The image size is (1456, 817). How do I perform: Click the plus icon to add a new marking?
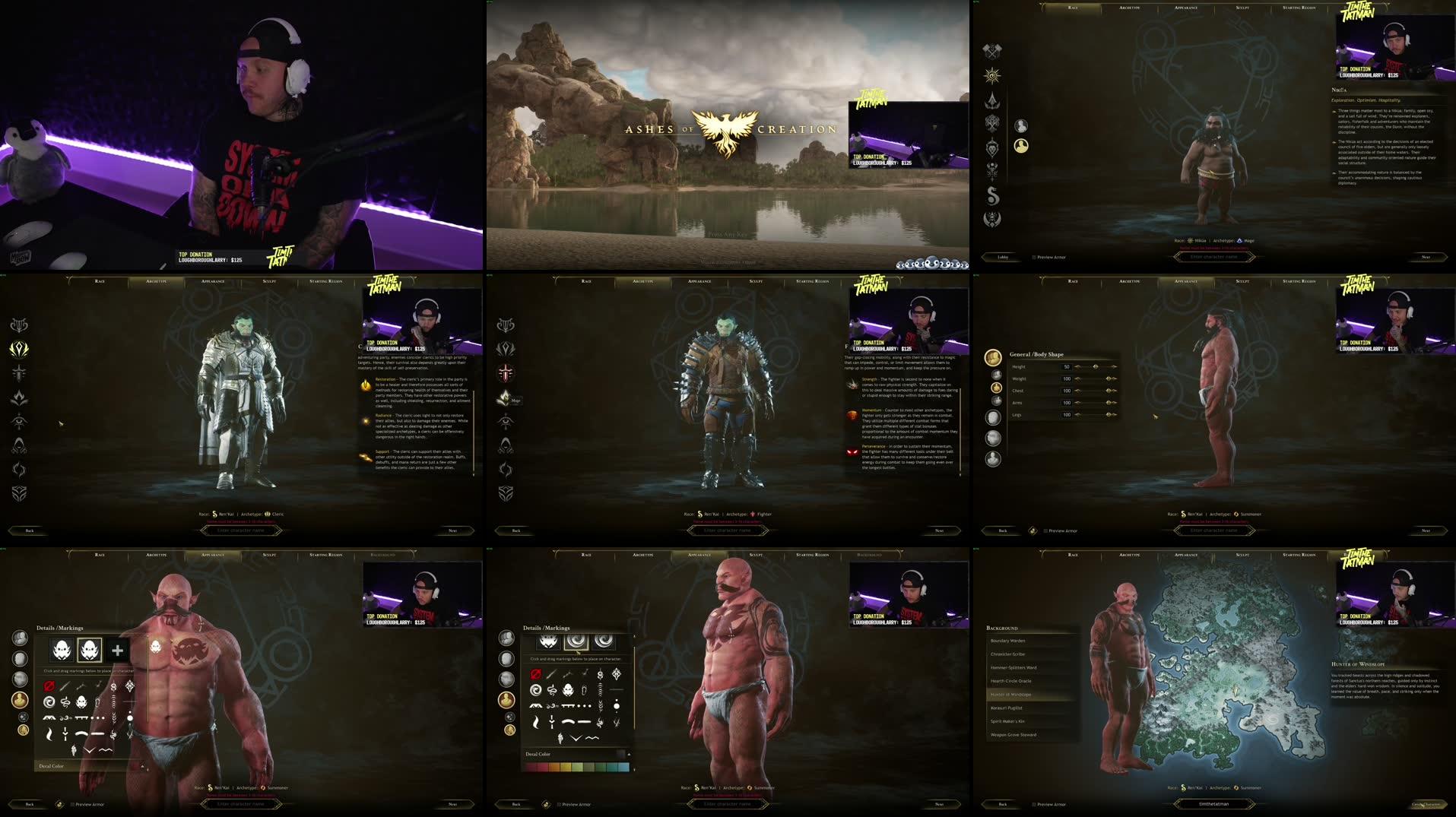116,652
